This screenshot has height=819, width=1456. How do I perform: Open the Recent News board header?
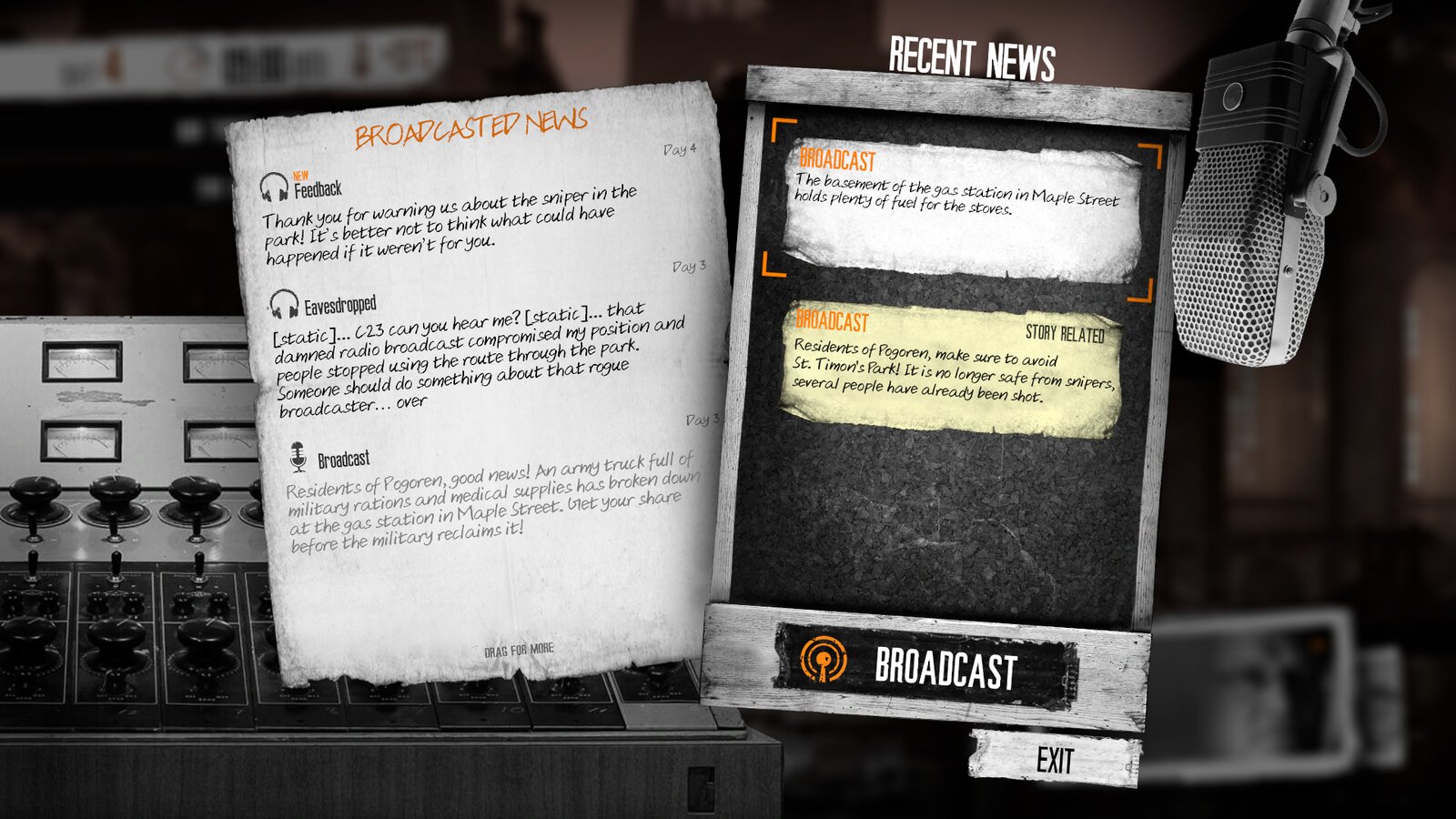(x=972, y=56)
